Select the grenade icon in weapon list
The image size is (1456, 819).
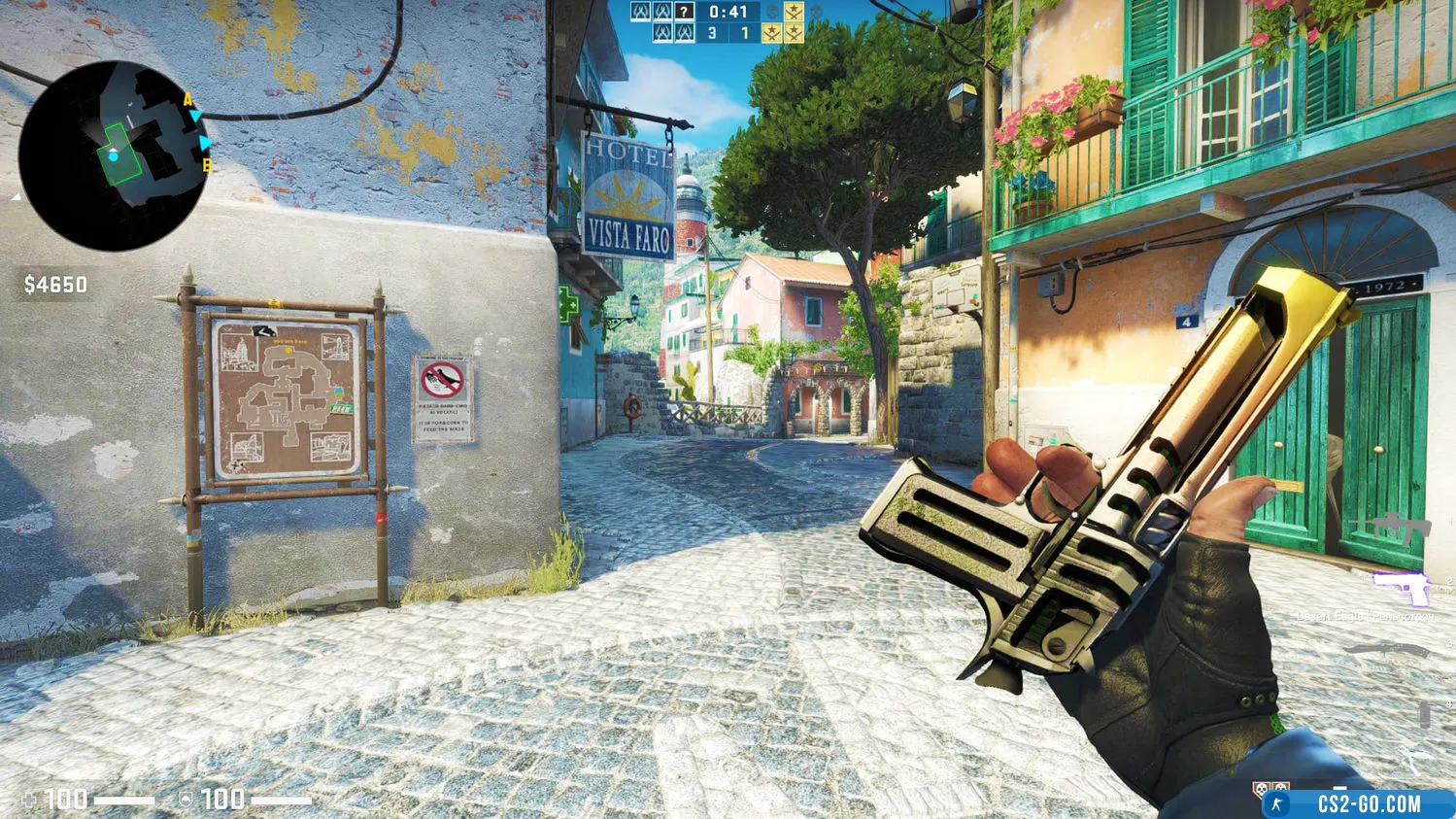point(1424,712)
